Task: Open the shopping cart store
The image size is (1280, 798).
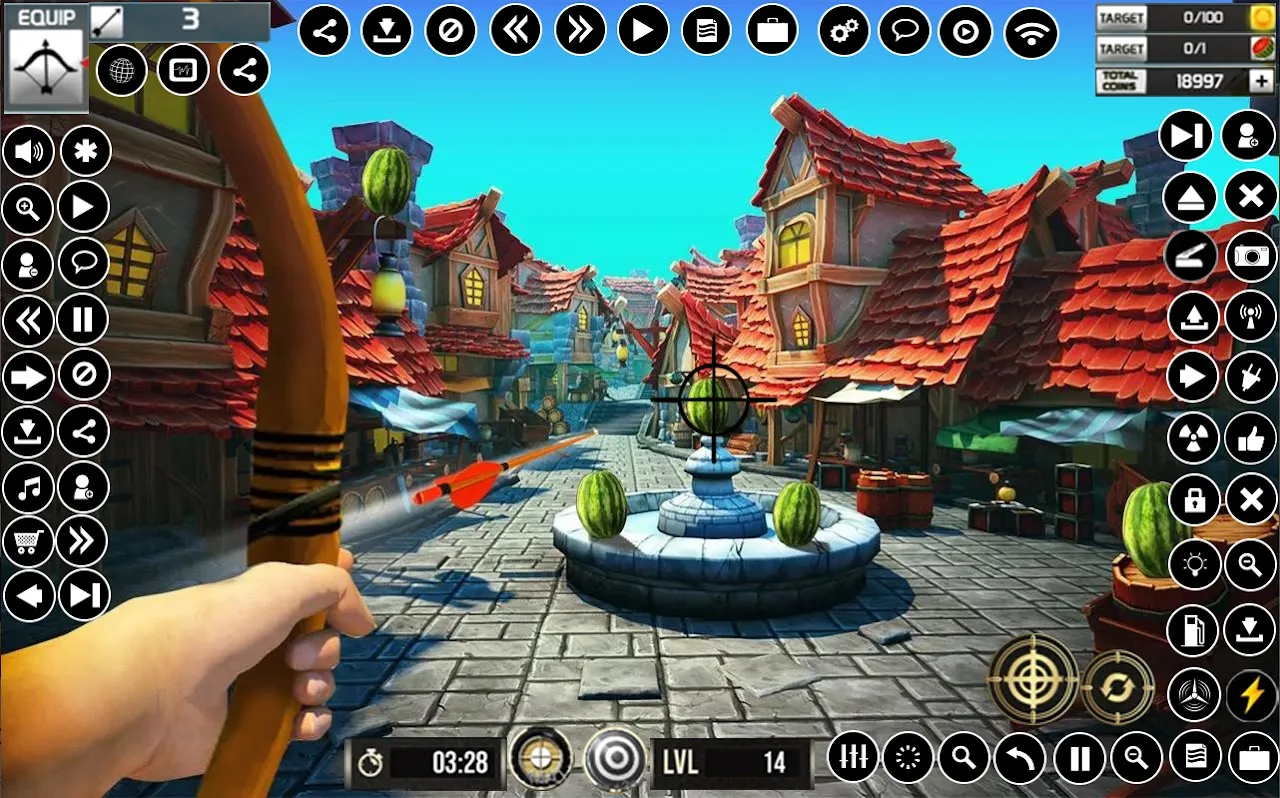Action: click(28, 543)
